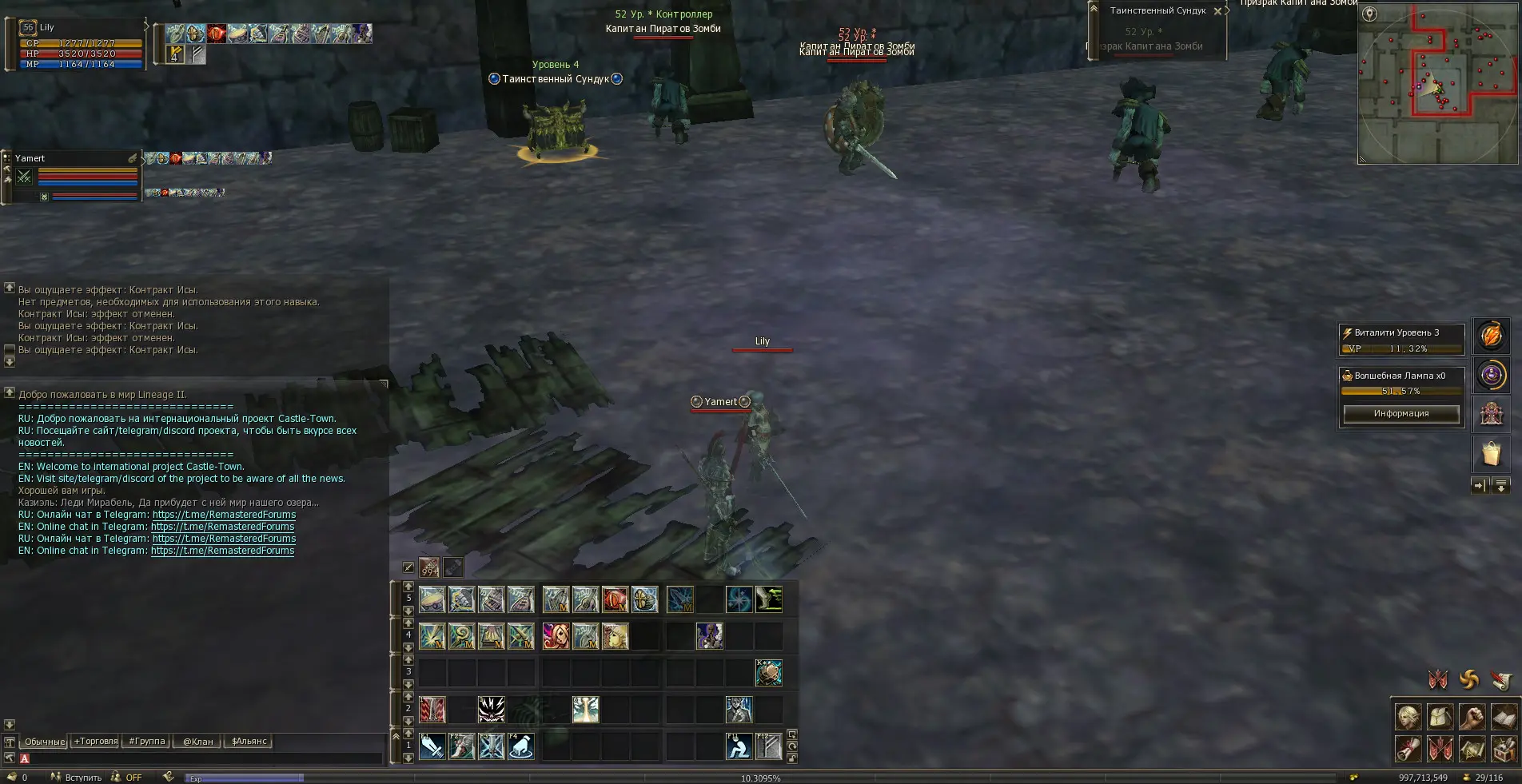
Task: Switch to the +Торговля chat tab
Action: 96,742
